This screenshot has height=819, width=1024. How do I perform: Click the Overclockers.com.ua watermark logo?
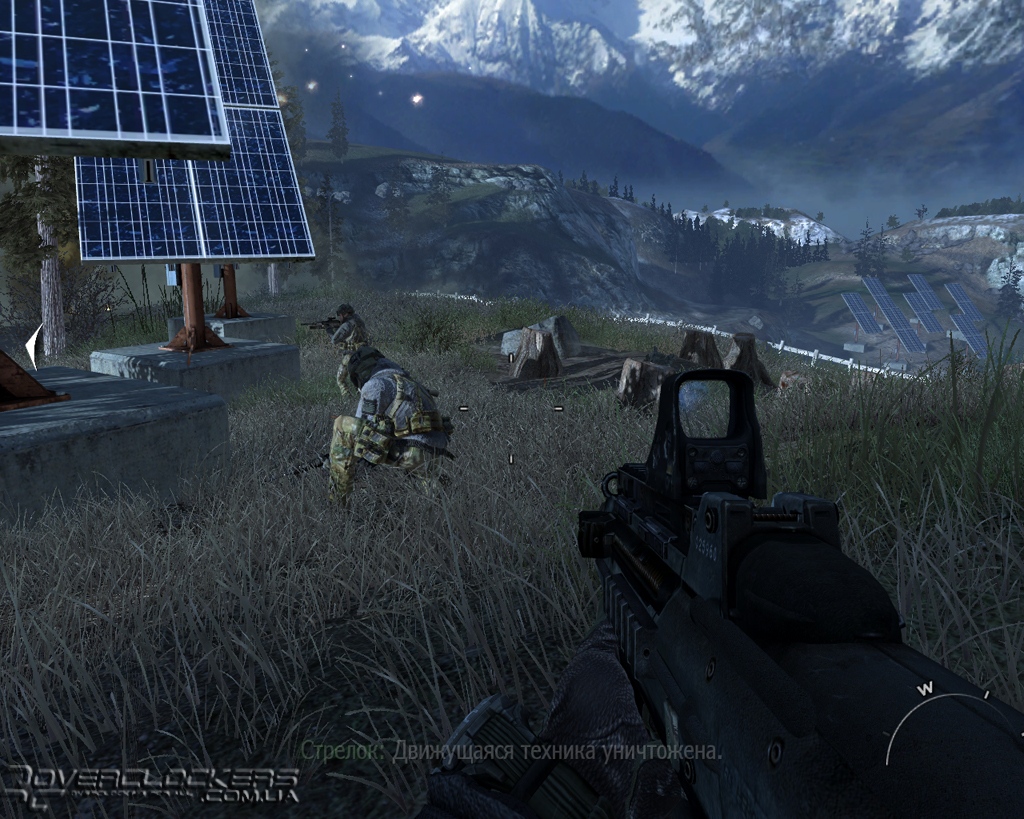pos(152,784)
